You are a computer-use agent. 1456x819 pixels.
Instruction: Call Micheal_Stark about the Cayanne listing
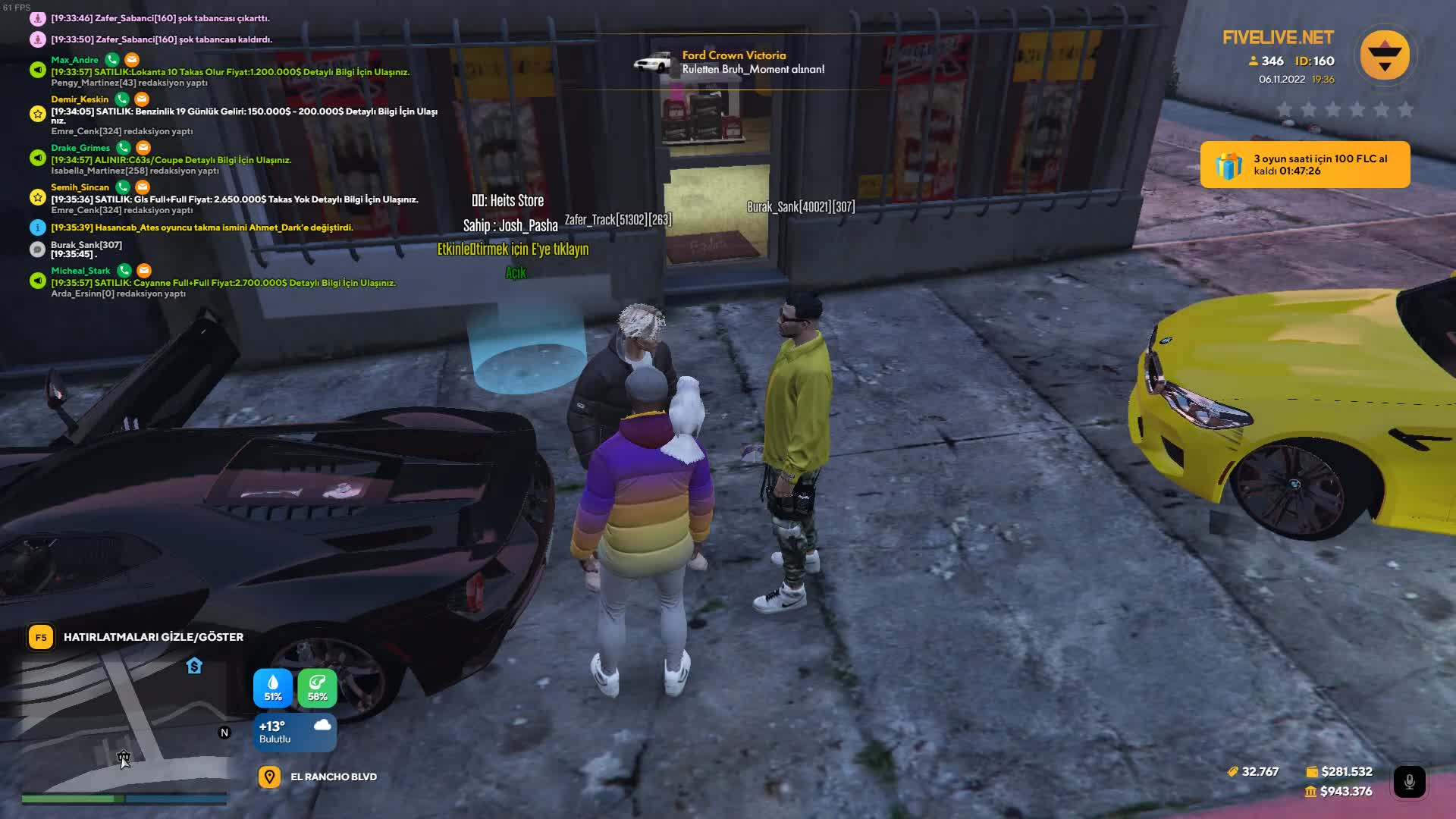pyautogui.click(x=124, y=270)
